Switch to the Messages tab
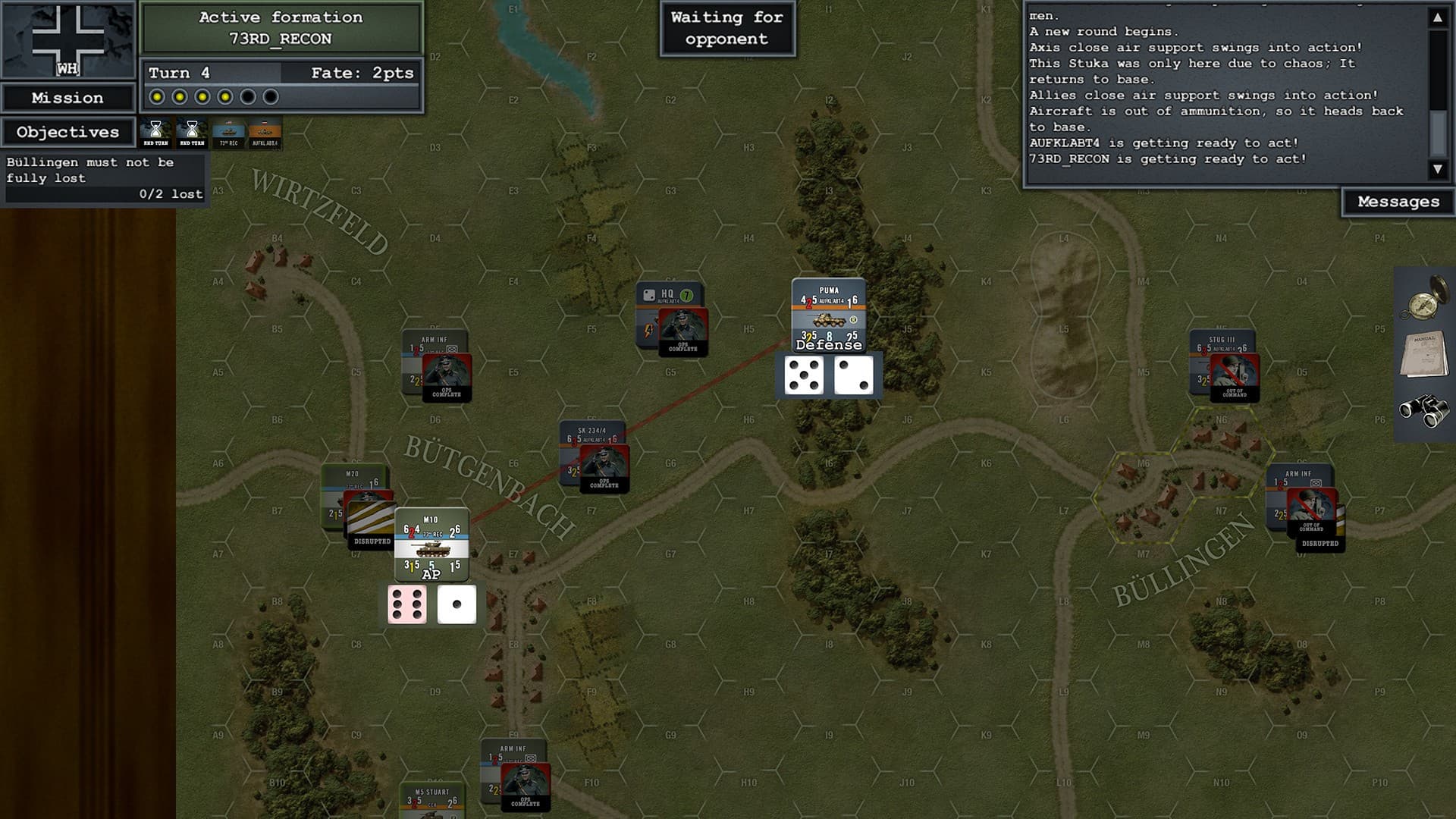 (x=1398, y=201)
